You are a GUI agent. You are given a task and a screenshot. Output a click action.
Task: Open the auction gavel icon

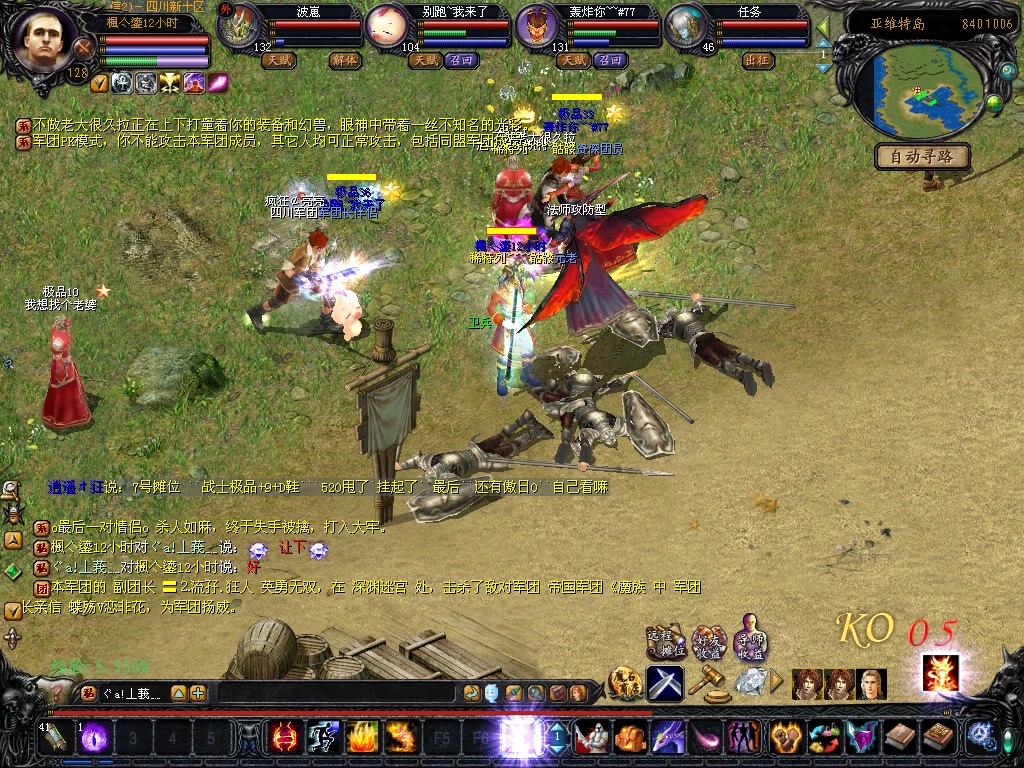(710, 683)
